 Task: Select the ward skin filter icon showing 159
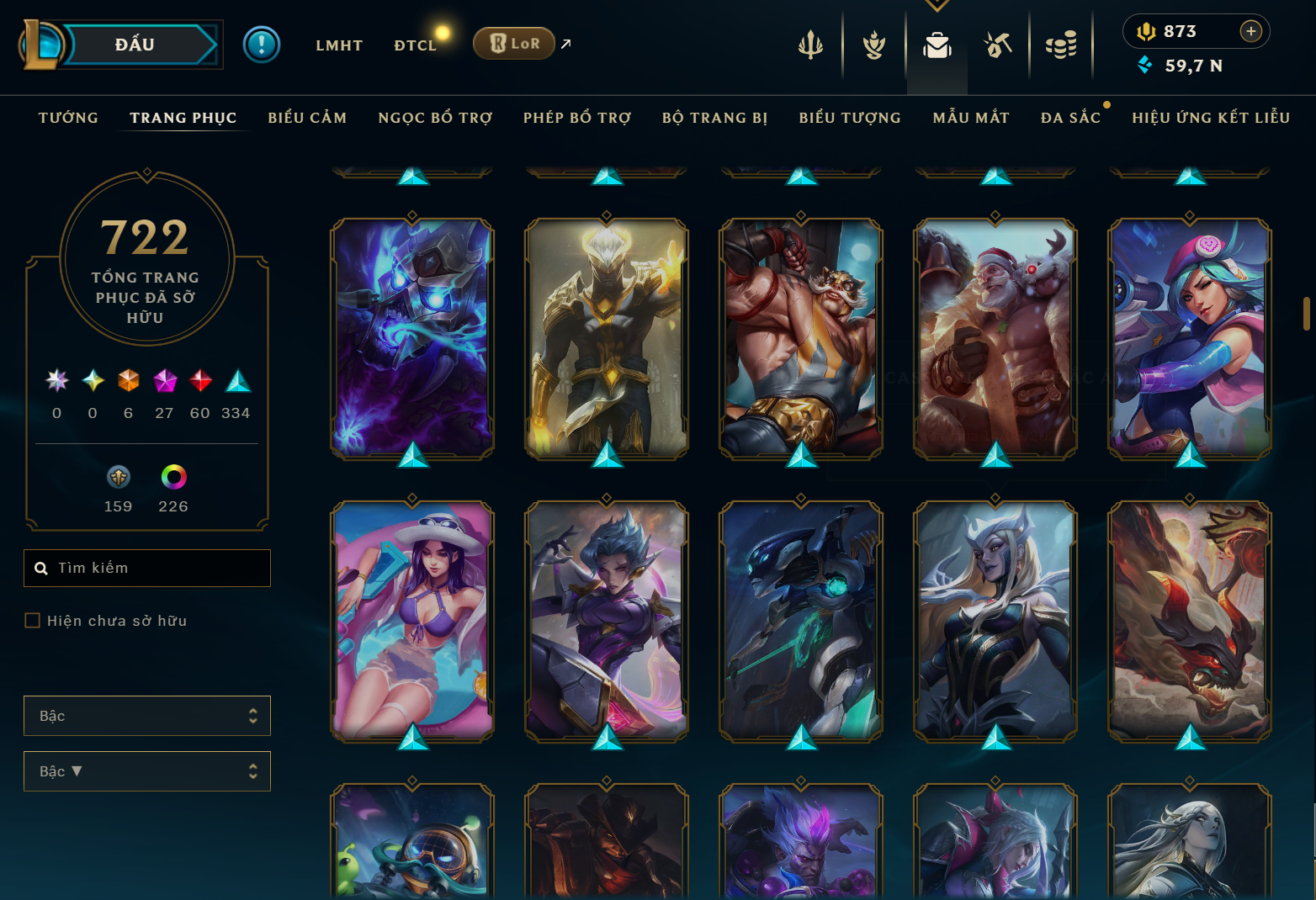tap(118, 476)
